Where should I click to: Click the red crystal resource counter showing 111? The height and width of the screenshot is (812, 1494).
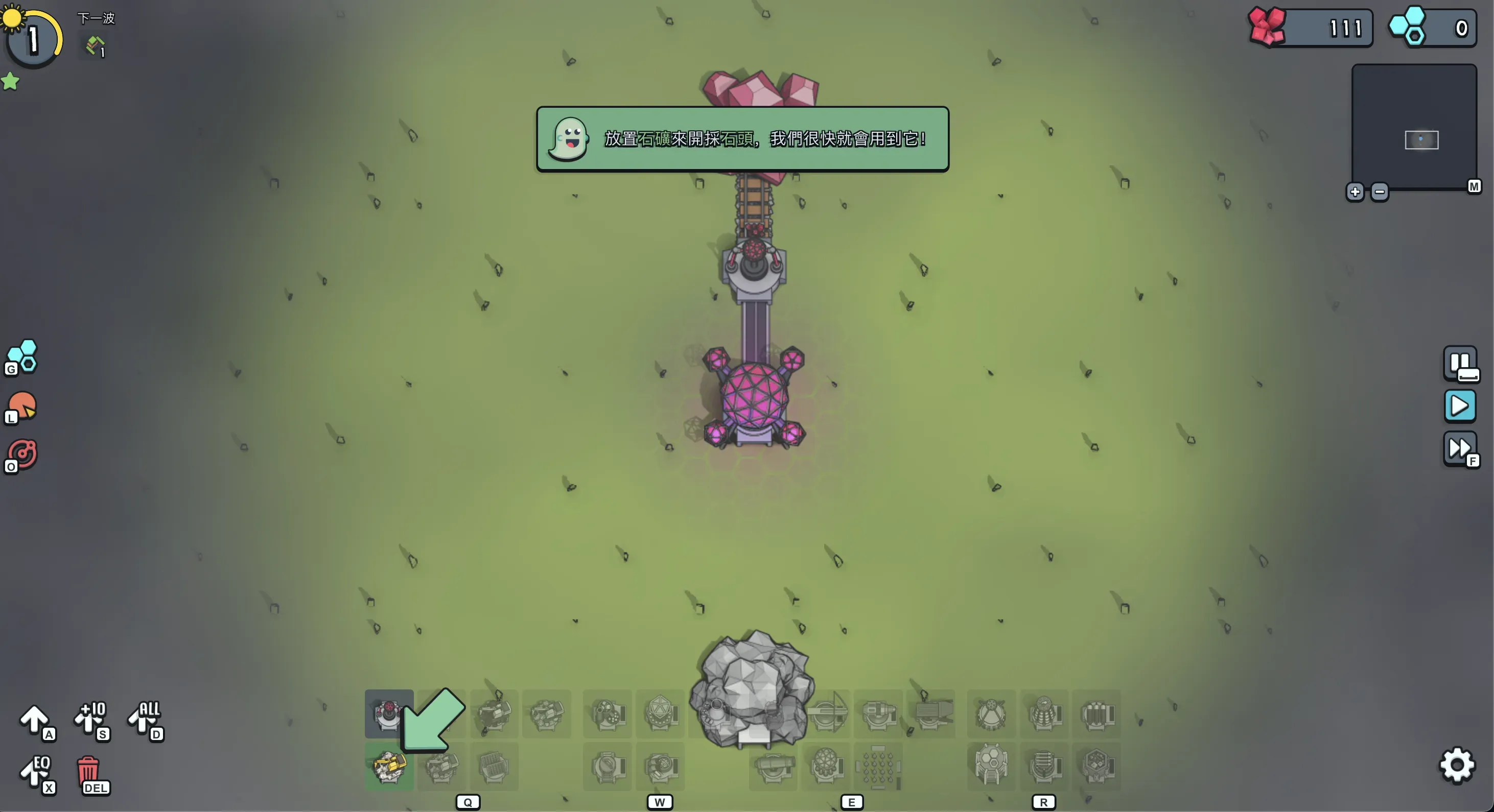1310,27
